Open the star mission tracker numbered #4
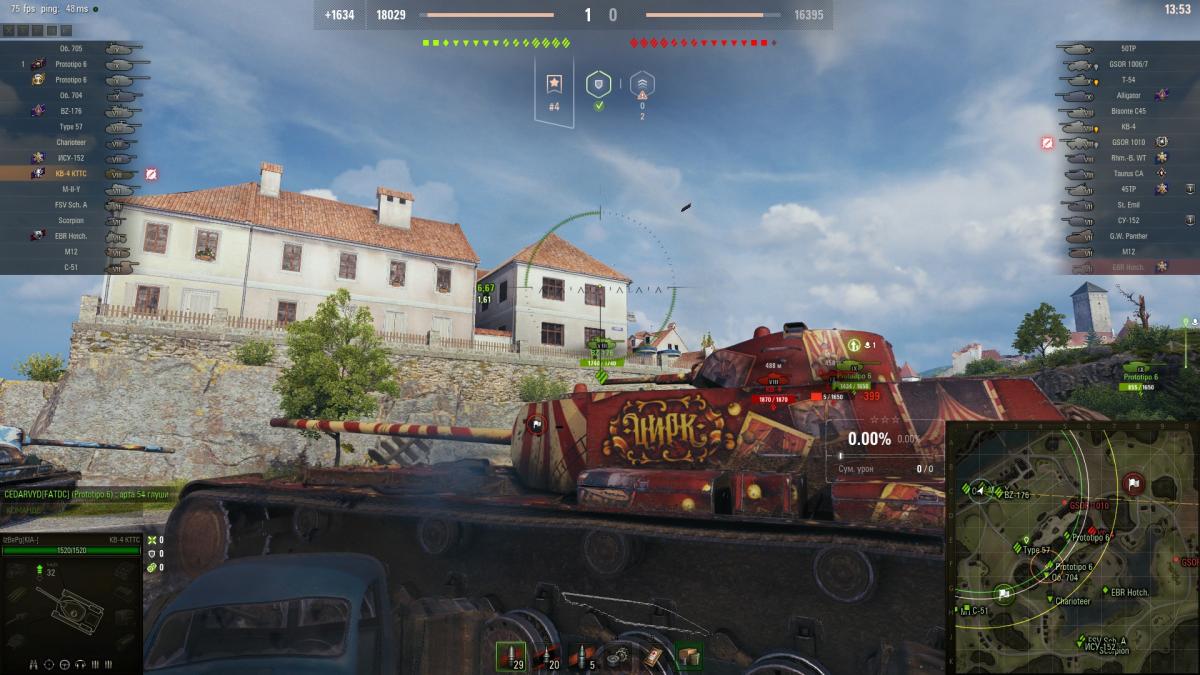Viewport: 1200px width, 675px height. 554,90
